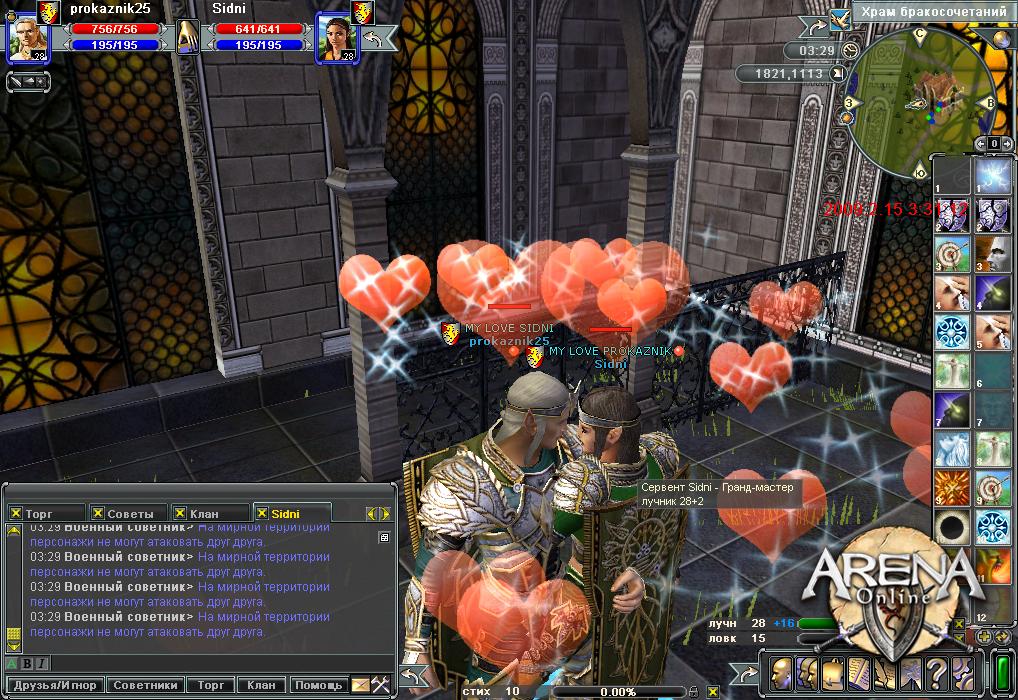
Task: Open the Советы chat tab
Action: tap(130, 514)
